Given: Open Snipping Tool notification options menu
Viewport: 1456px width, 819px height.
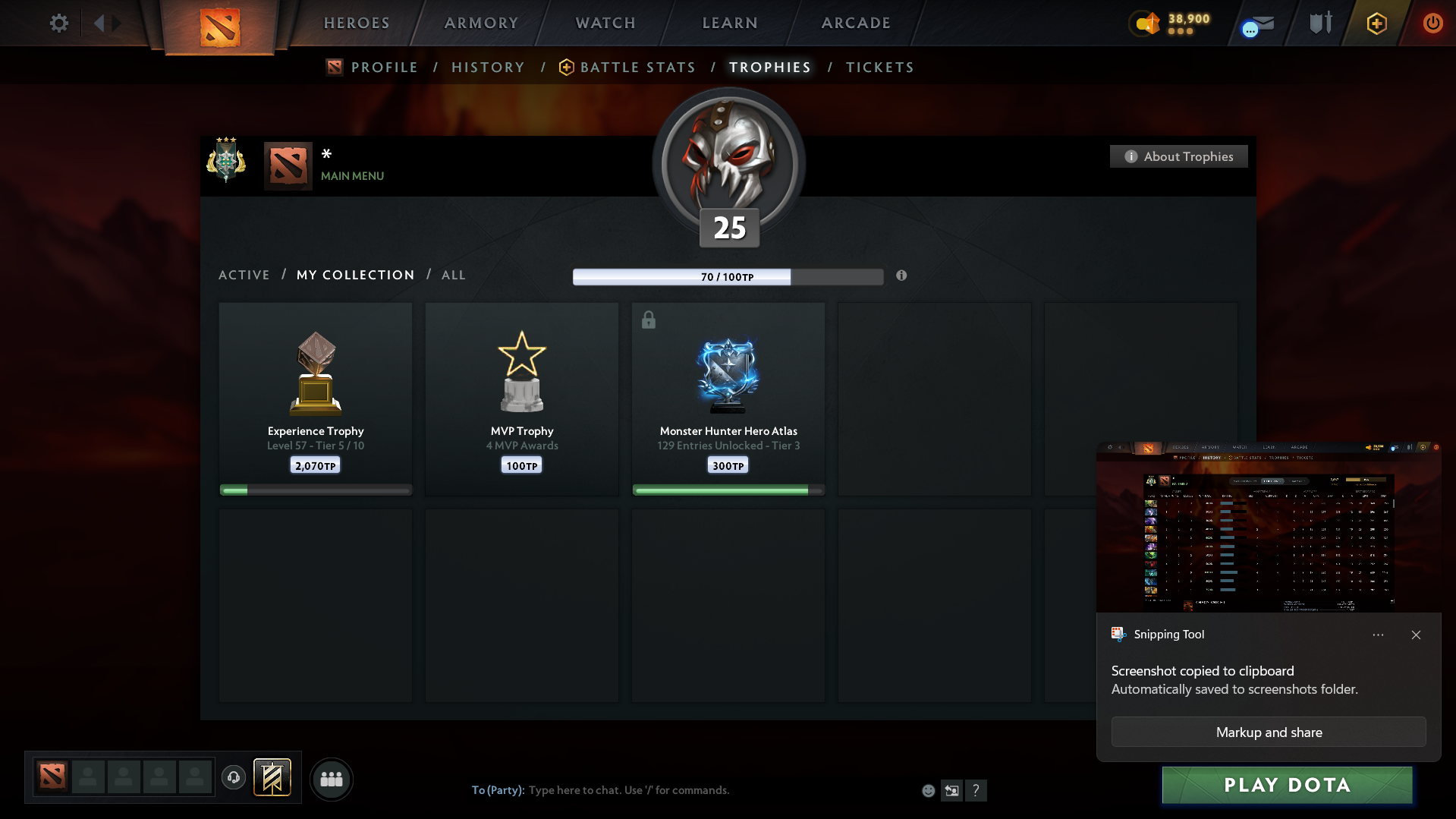Looking at the screenshot, I should pyautogui.click(x=1378, y=635).
